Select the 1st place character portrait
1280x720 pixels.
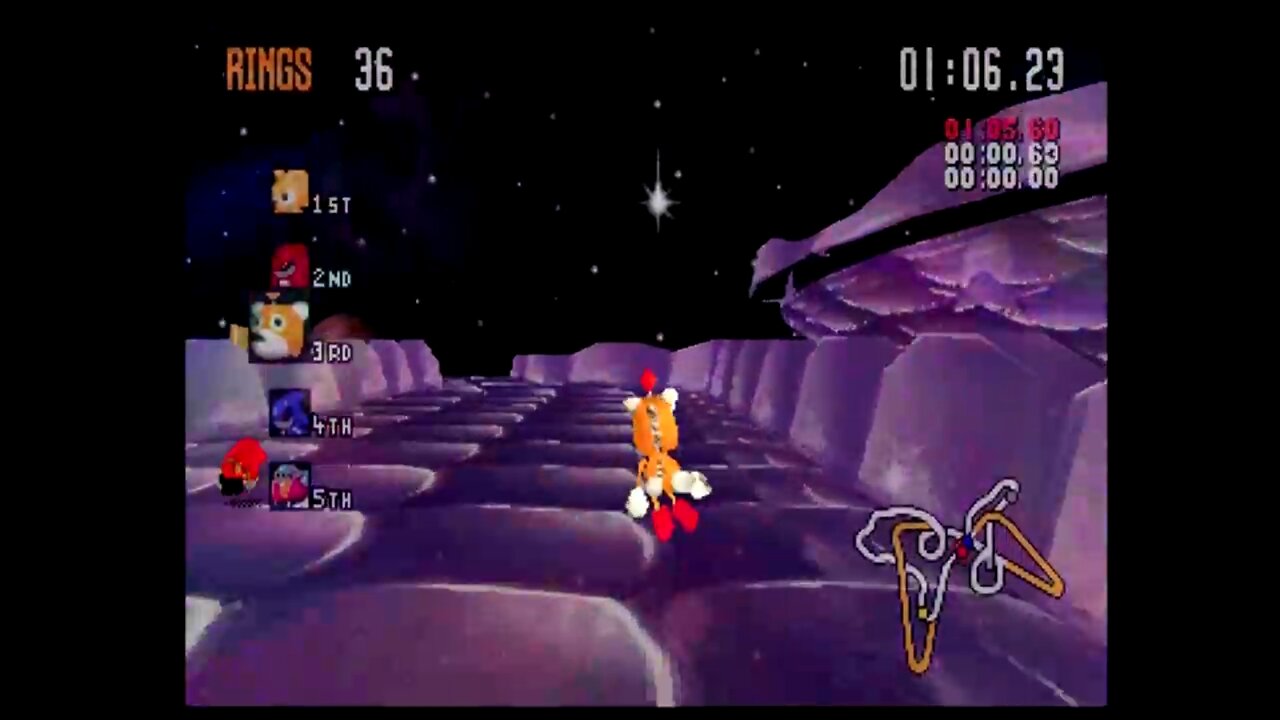[289, 191]
